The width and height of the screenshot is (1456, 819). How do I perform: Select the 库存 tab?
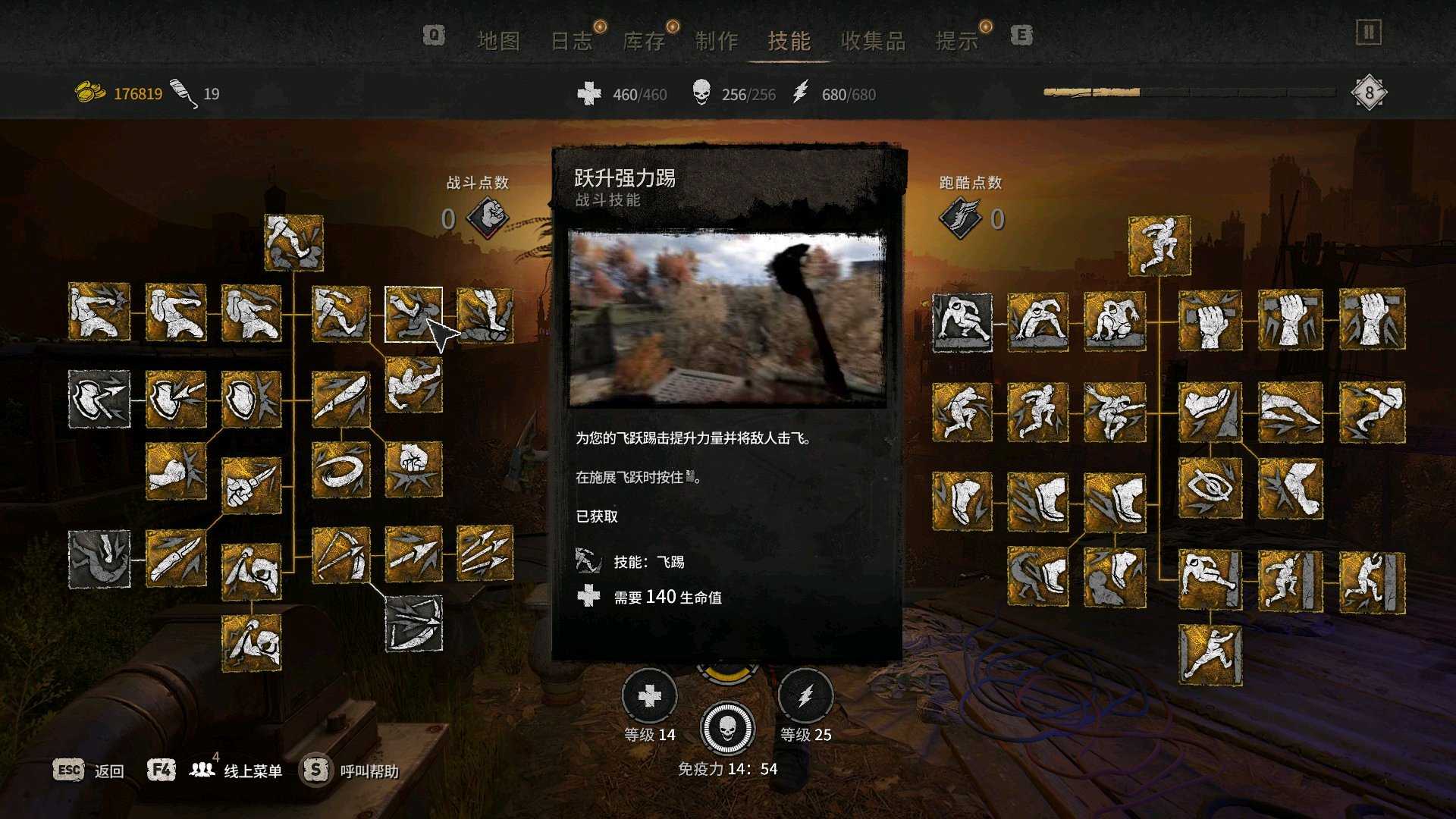click(x=644, y=40)
